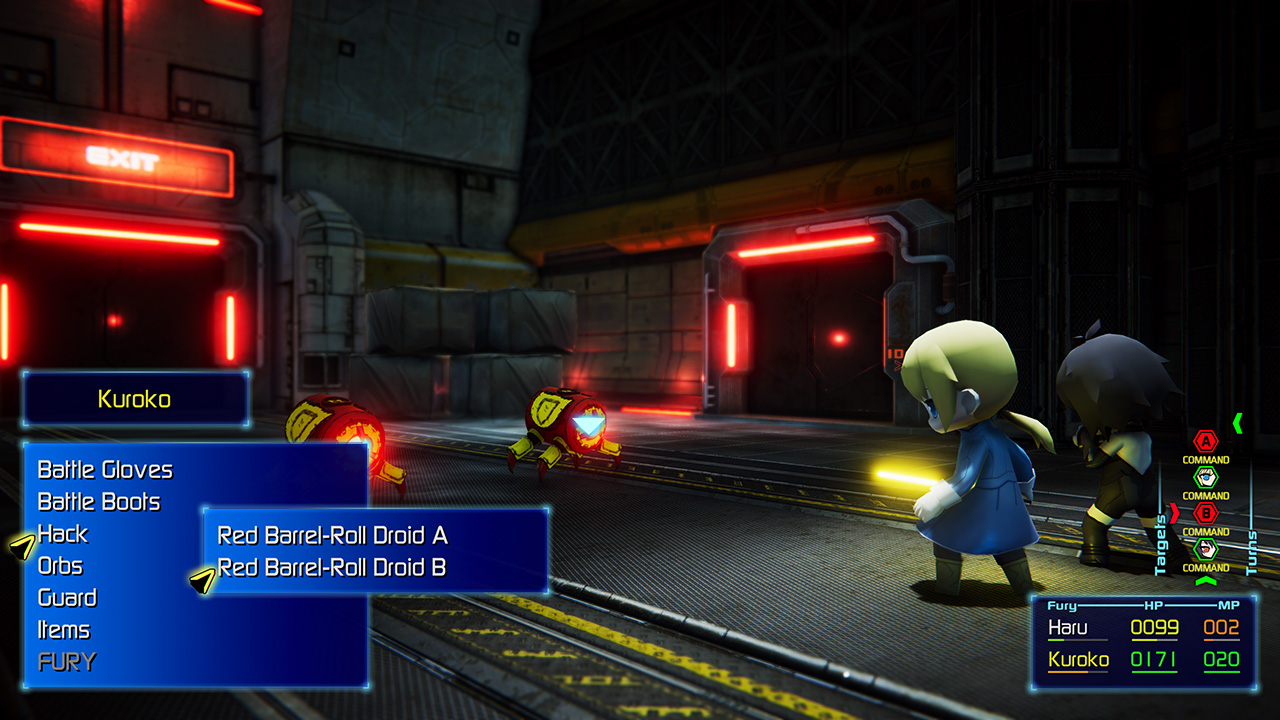Click the green chevron below the turn list
The image size is (1280, 720).
[x=1205, y=581]
